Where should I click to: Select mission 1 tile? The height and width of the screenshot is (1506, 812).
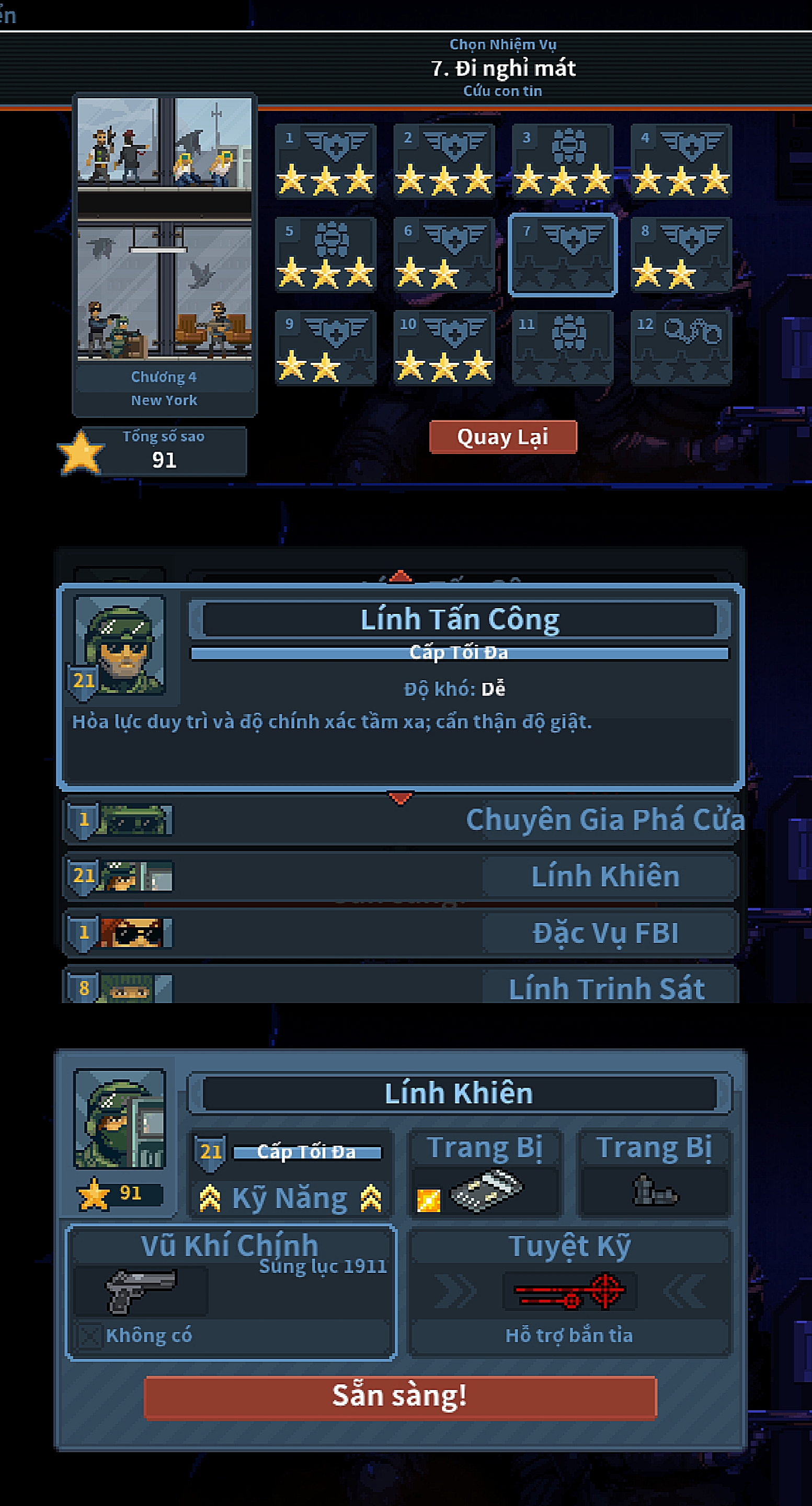[326, 162]
